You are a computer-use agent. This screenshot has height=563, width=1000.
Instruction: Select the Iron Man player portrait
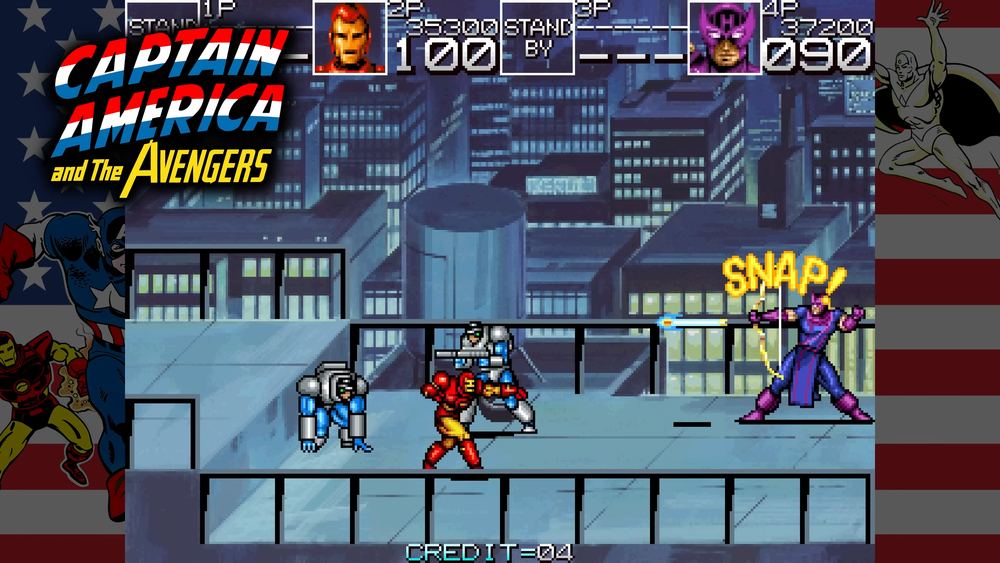tap(350, 38)
